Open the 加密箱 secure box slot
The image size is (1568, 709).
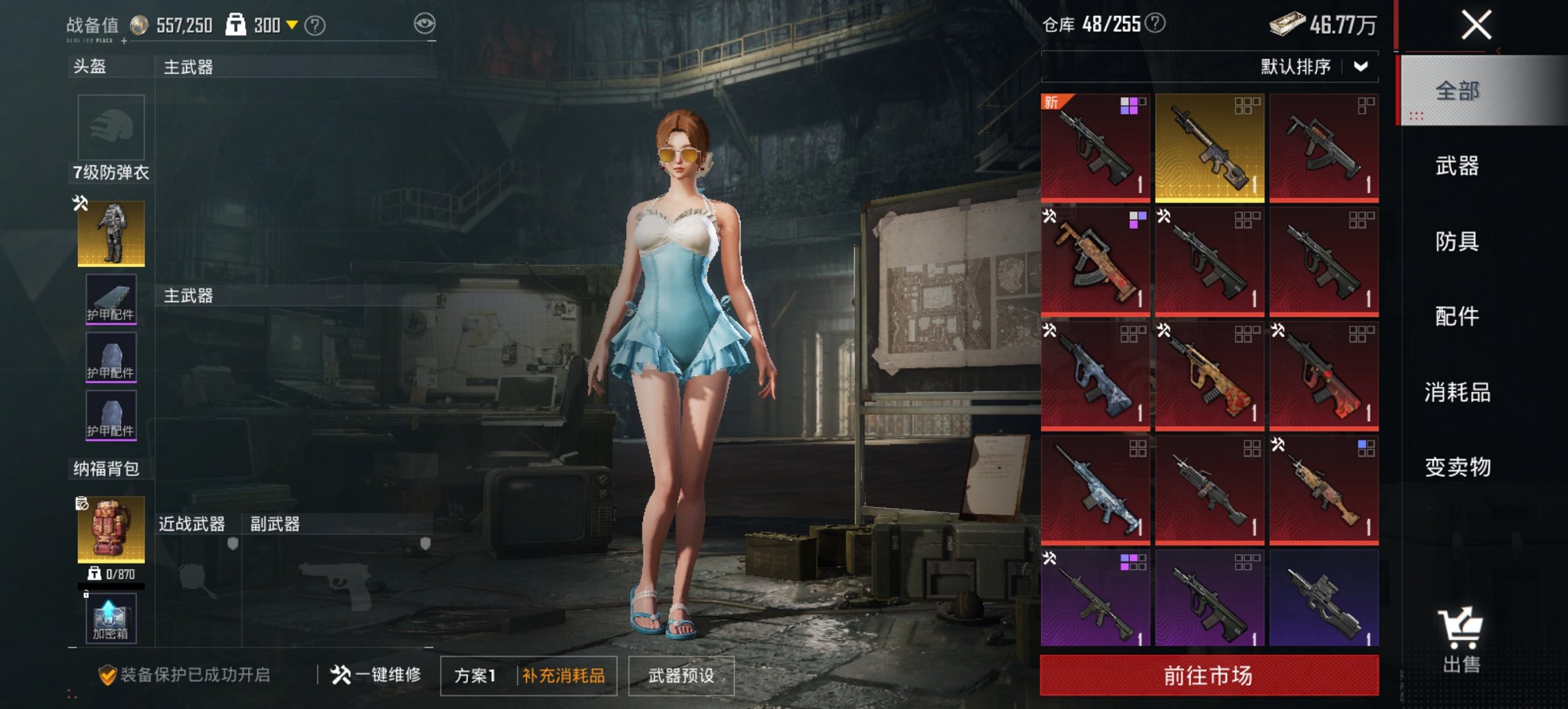[111, 619]
